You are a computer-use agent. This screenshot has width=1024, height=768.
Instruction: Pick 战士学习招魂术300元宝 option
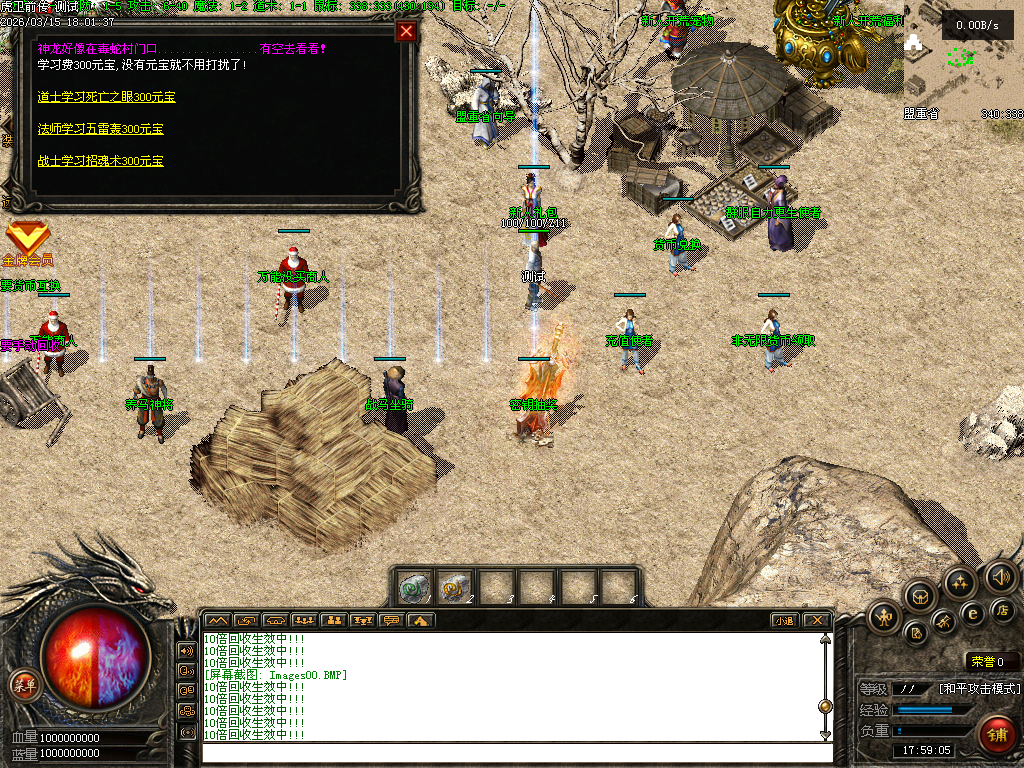[x=100, y=161]
